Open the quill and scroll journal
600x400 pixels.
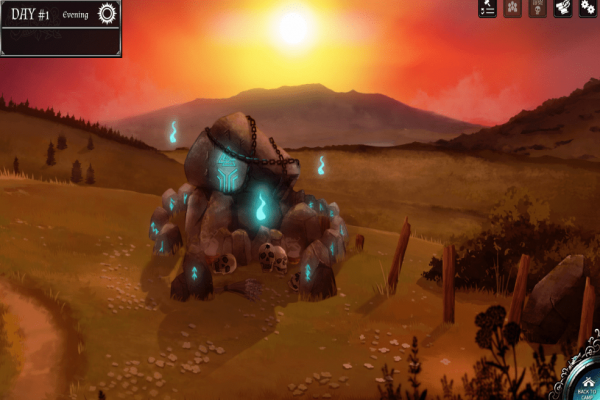[563, 9]
